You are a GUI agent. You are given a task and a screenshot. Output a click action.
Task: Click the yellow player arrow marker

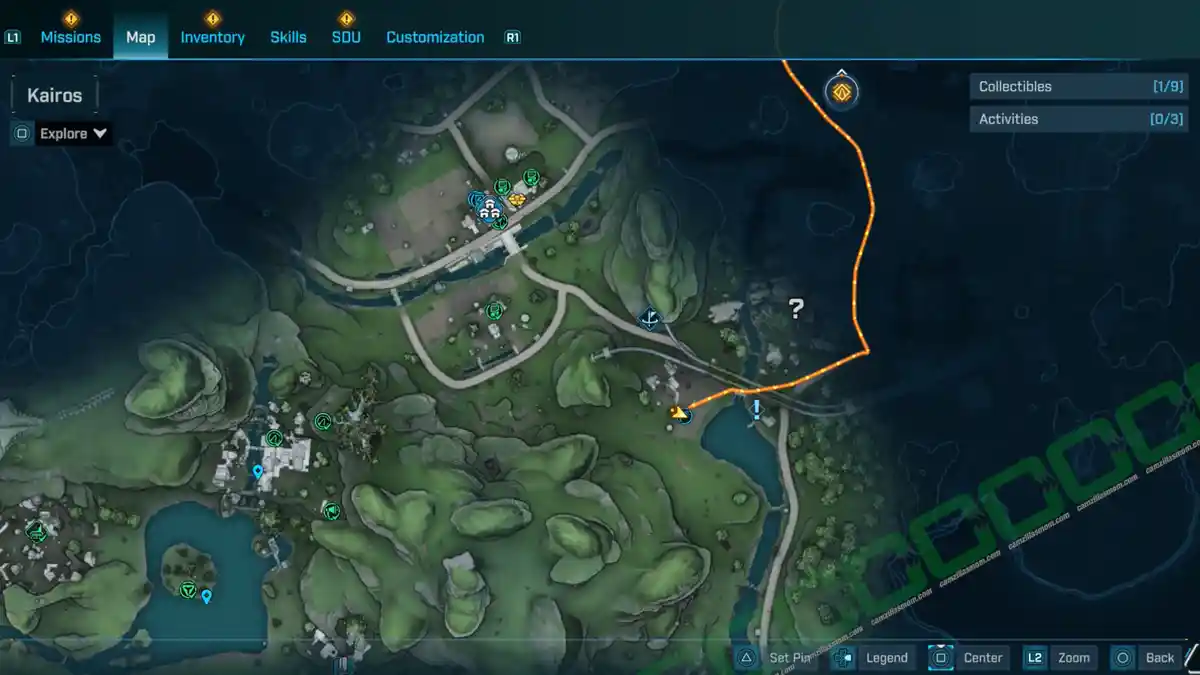tap(681, 413)
